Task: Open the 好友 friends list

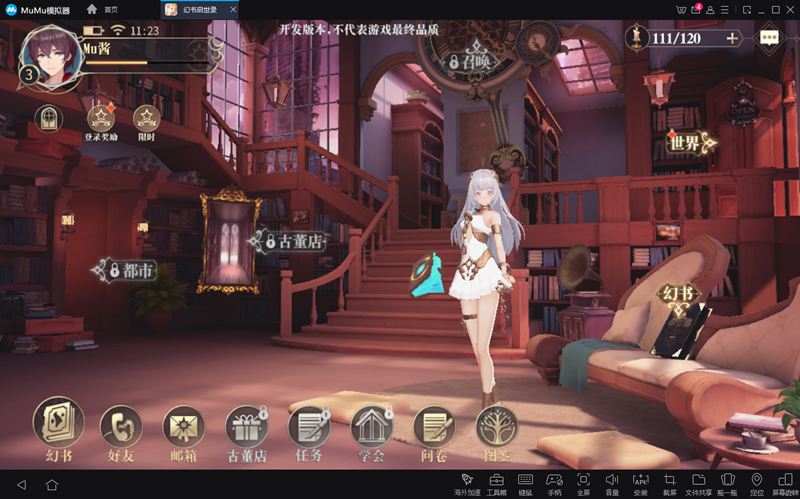Action: 121,427
